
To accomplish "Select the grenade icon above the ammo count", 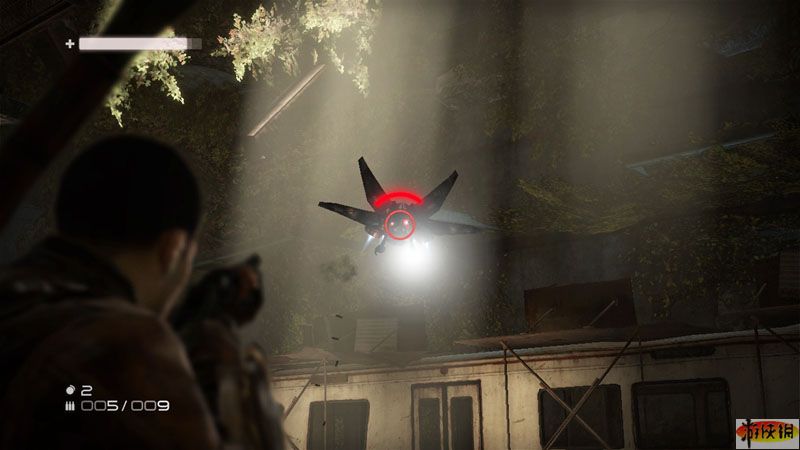I will (69, 389).
